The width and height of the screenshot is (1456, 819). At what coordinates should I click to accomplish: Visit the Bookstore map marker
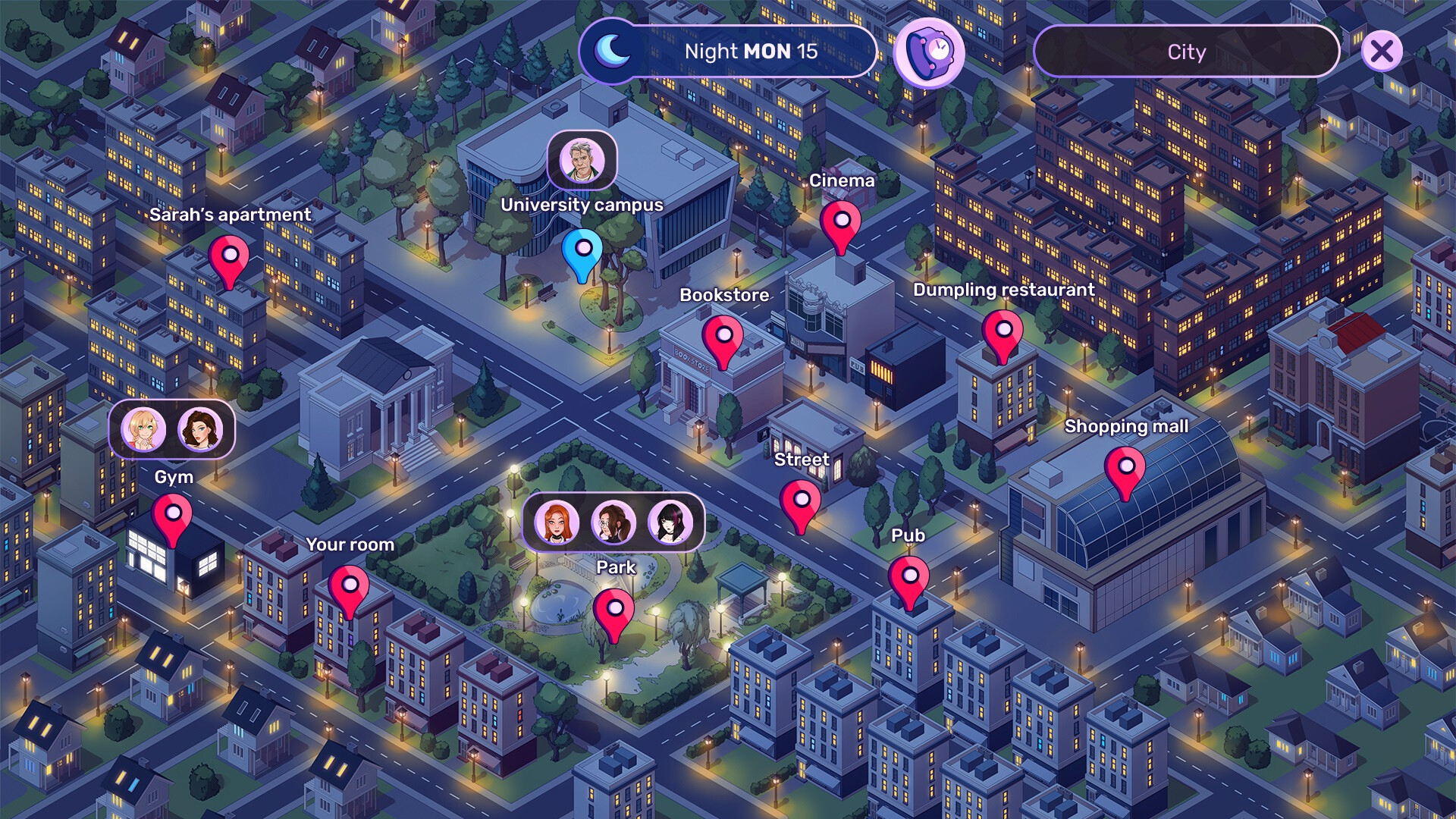(x=723, y=337)
